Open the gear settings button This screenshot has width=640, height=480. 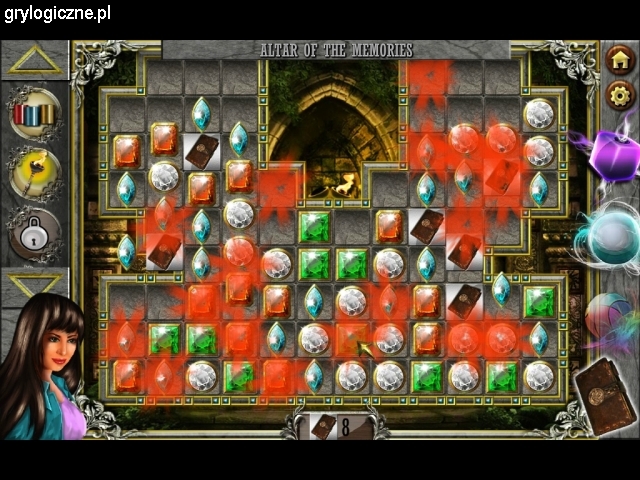tap(620, 95)
